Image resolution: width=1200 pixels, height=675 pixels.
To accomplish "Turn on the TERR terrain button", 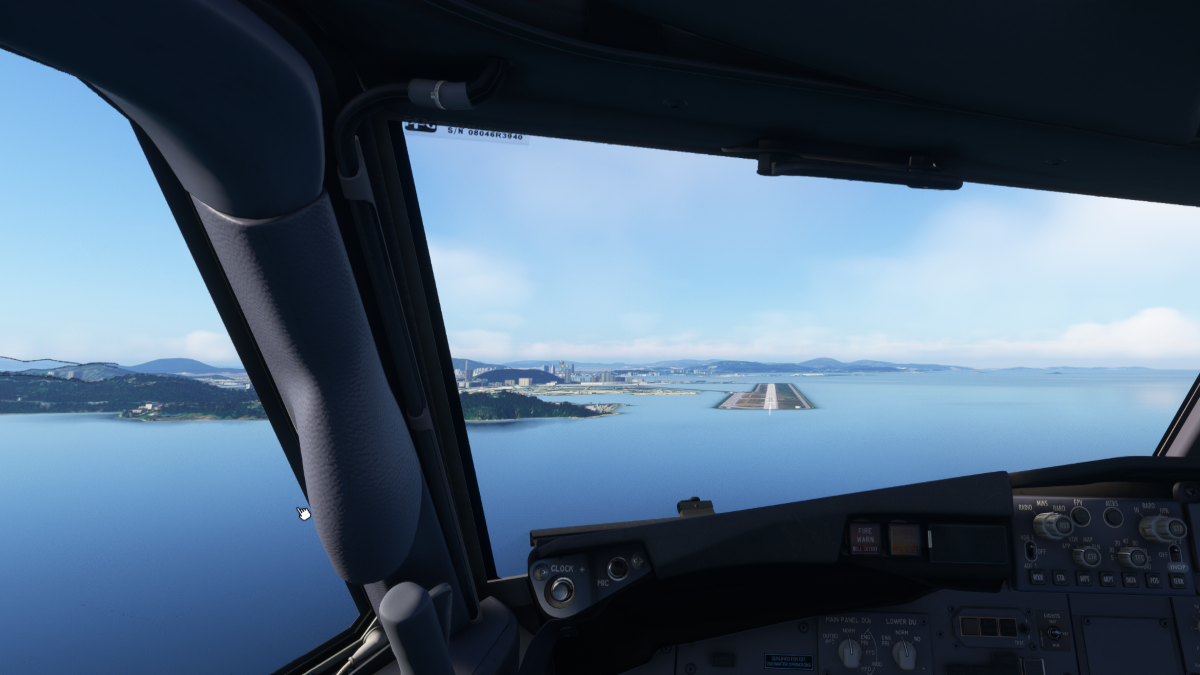I will click(x=1179, y=580).
